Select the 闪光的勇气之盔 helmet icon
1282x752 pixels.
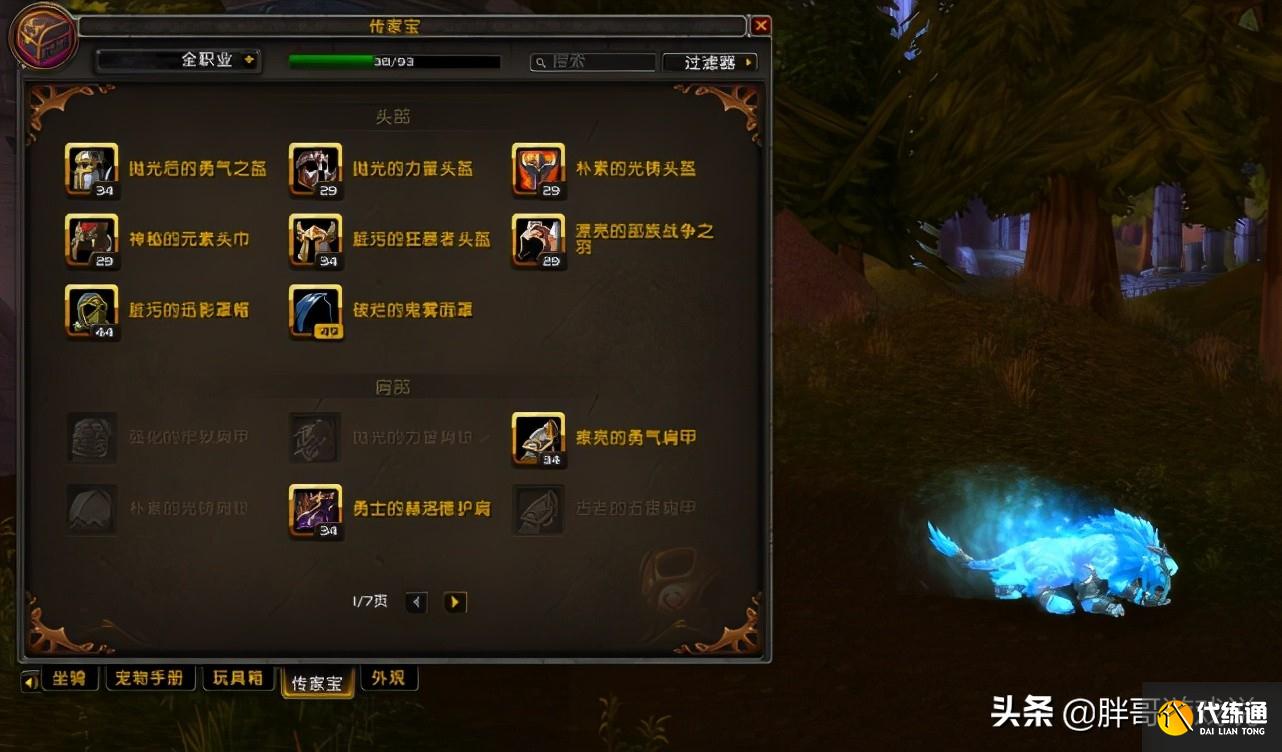[x=91, y=170]
